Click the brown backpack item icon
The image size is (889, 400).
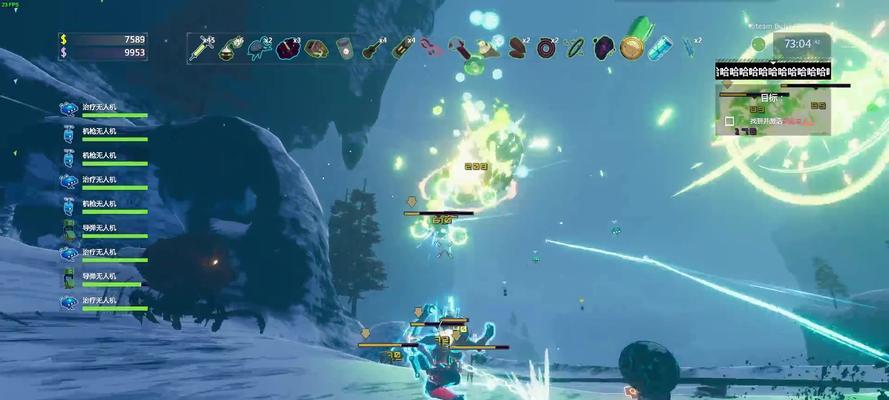tap(316, 46)
